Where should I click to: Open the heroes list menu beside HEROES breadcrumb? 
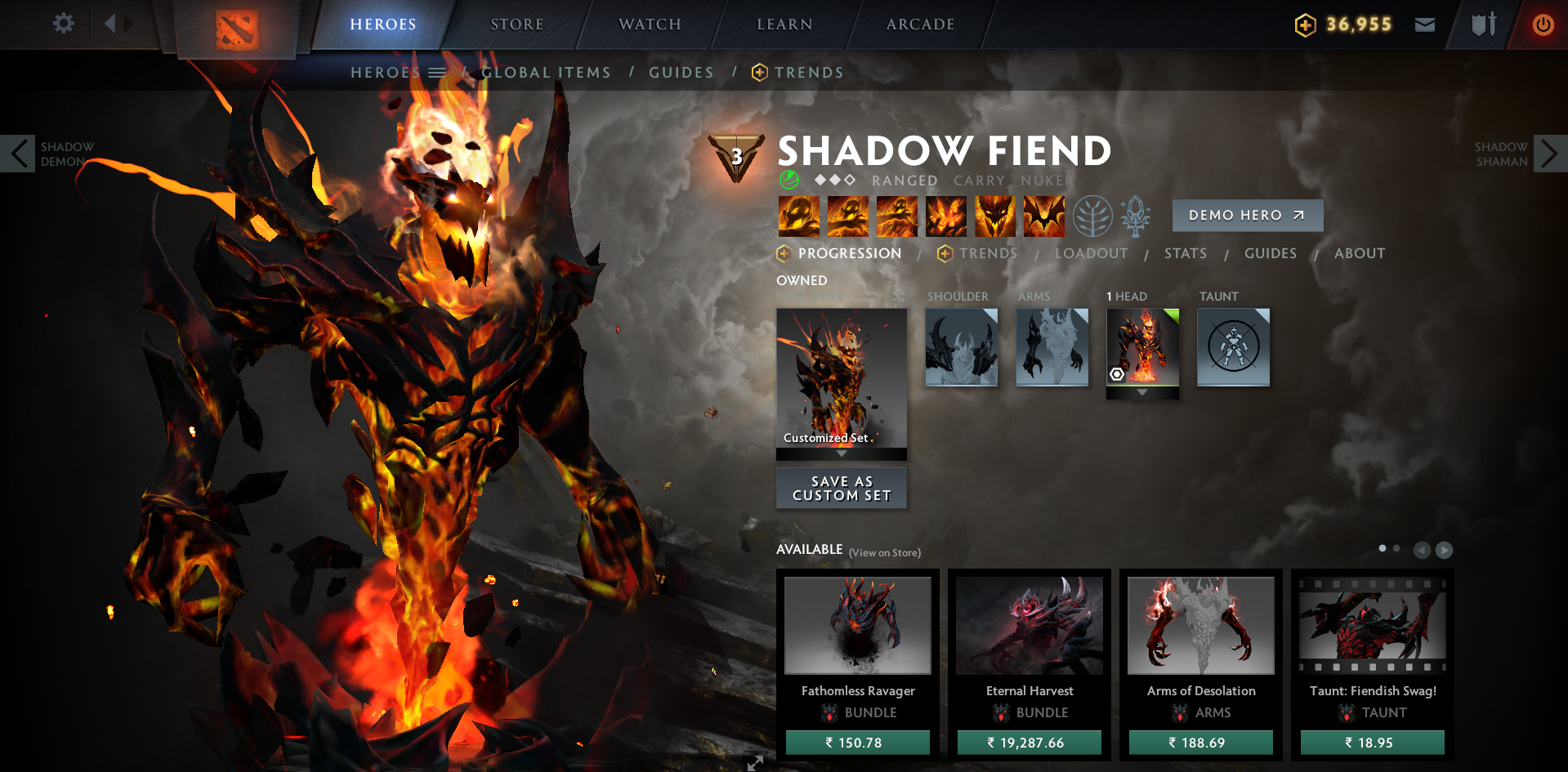point(438,72)
